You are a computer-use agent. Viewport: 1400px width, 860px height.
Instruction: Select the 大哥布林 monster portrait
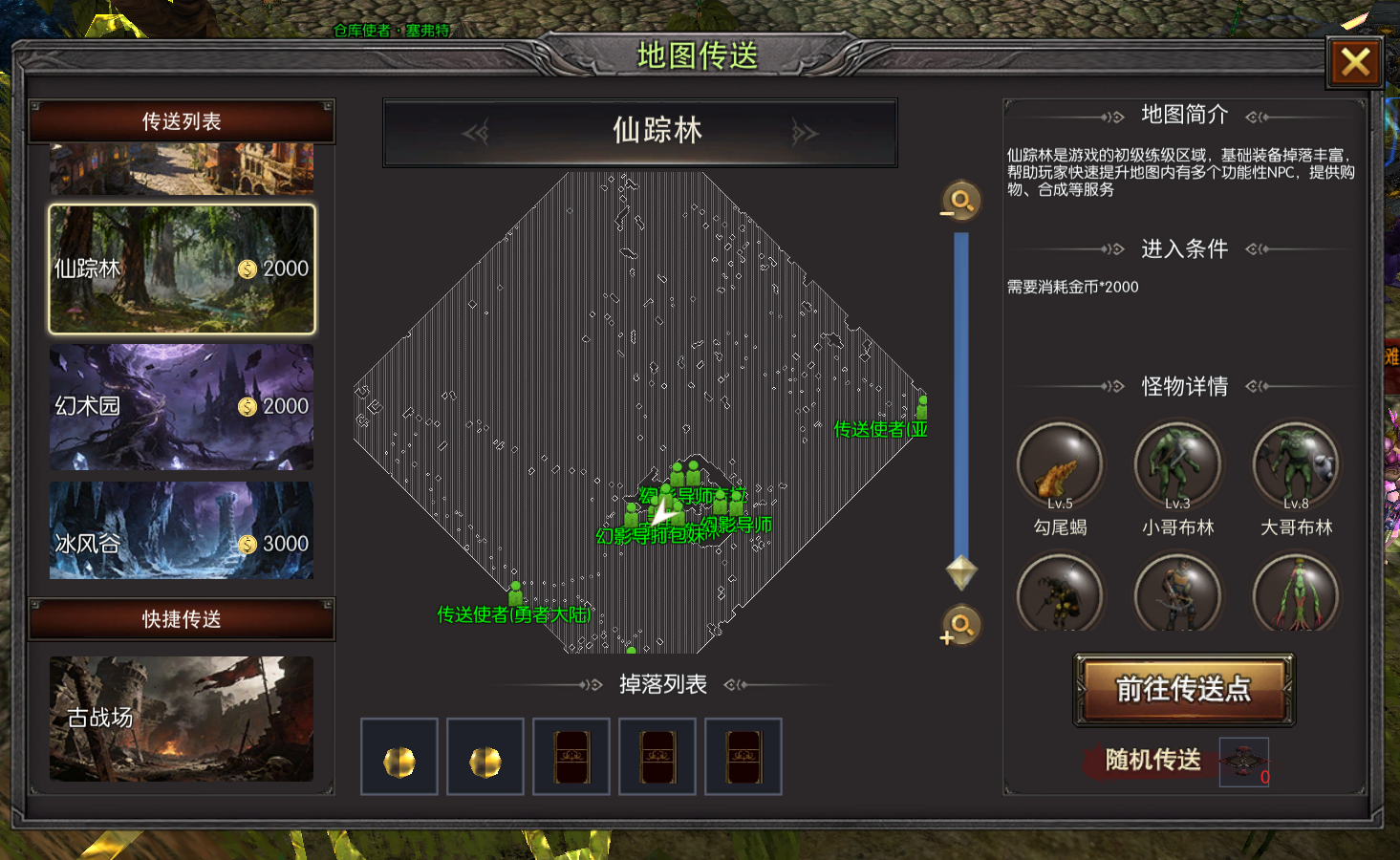pyautogui.click(x=1296, y=466)
